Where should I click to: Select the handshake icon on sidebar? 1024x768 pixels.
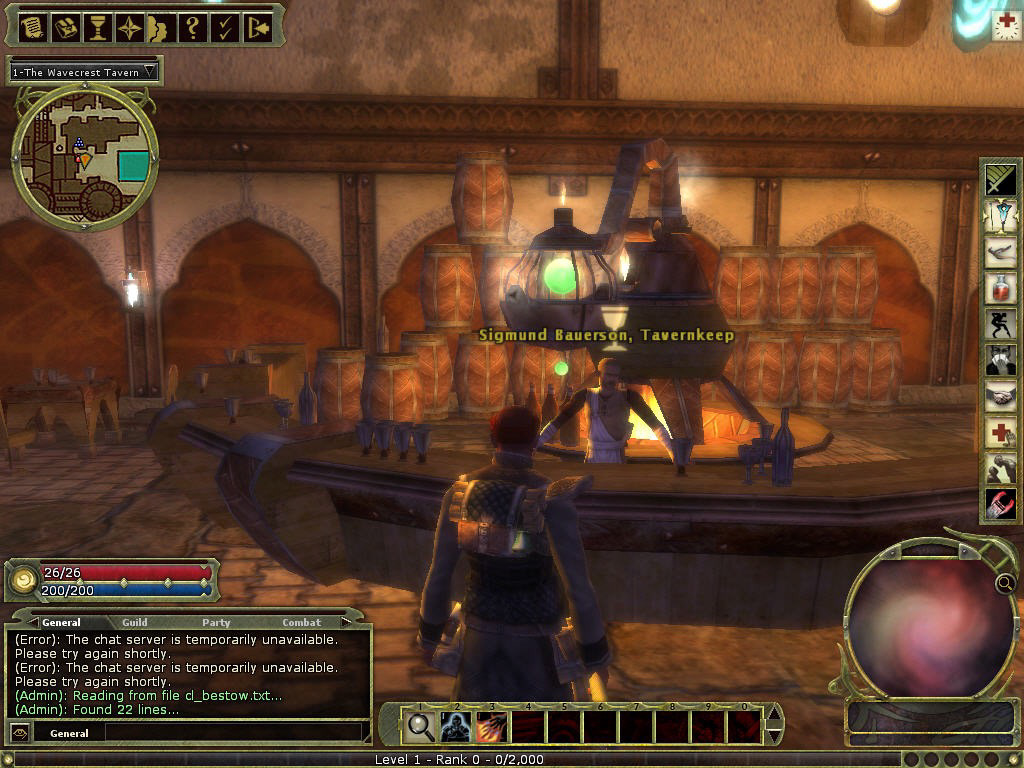click(x=1000, y=396)
